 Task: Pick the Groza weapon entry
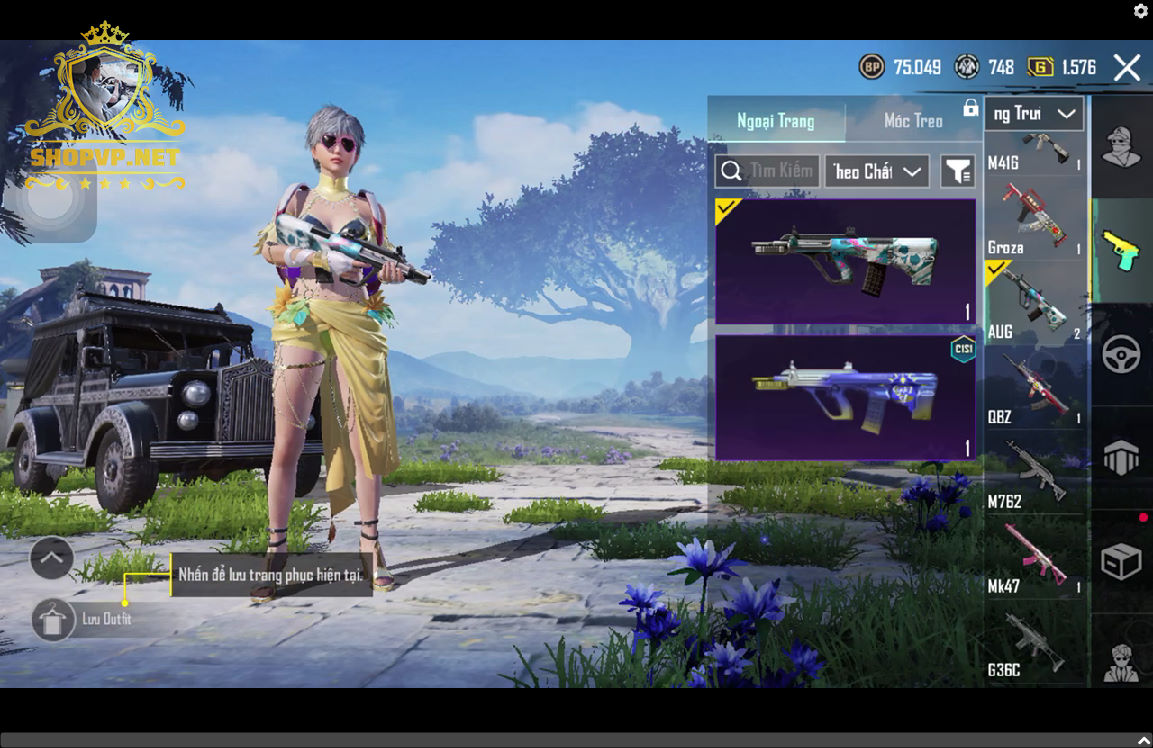(x=1034, y=220)
